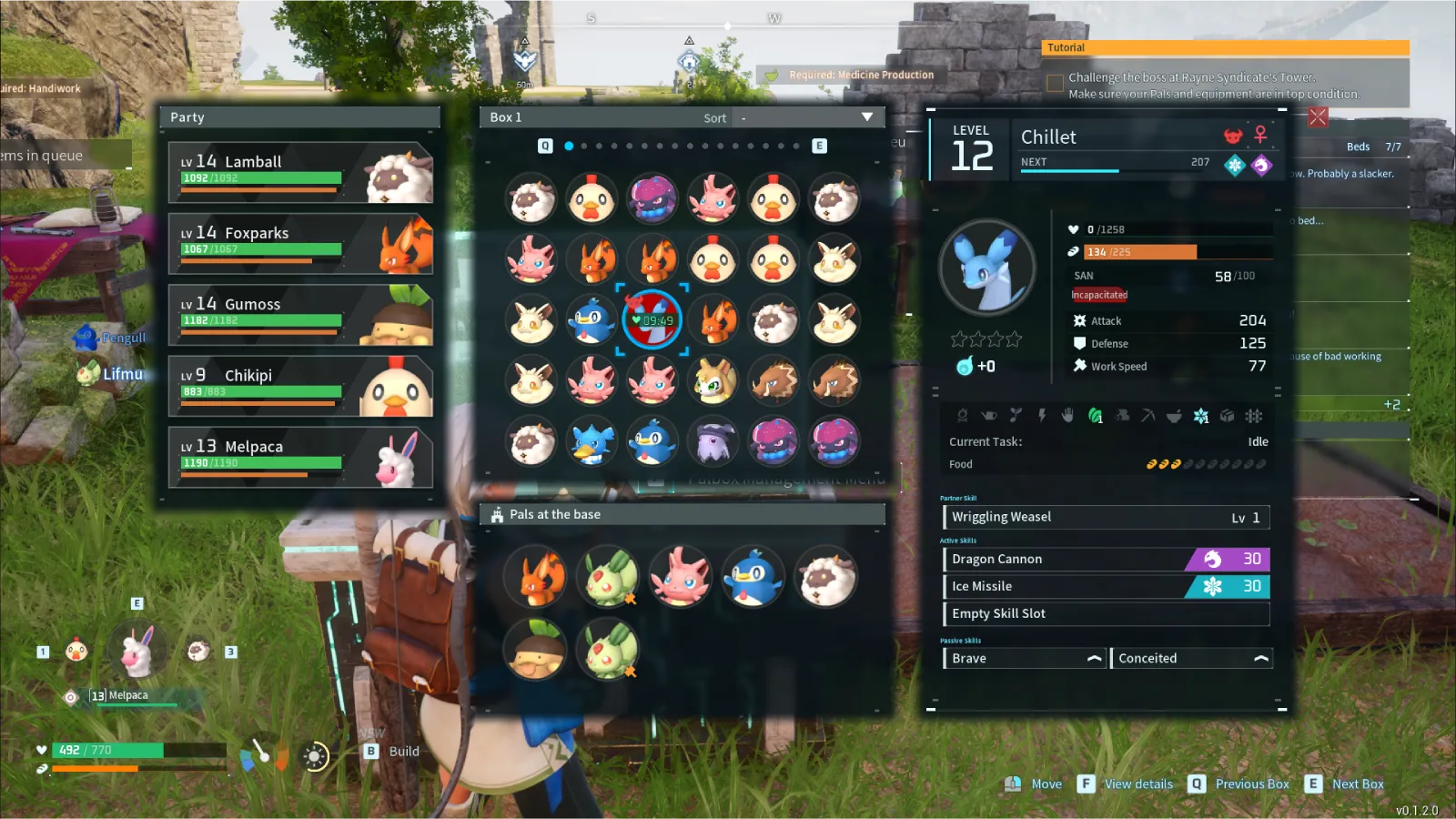
Task: Pick Gumoss from the party
Action: tap(300, 315)
